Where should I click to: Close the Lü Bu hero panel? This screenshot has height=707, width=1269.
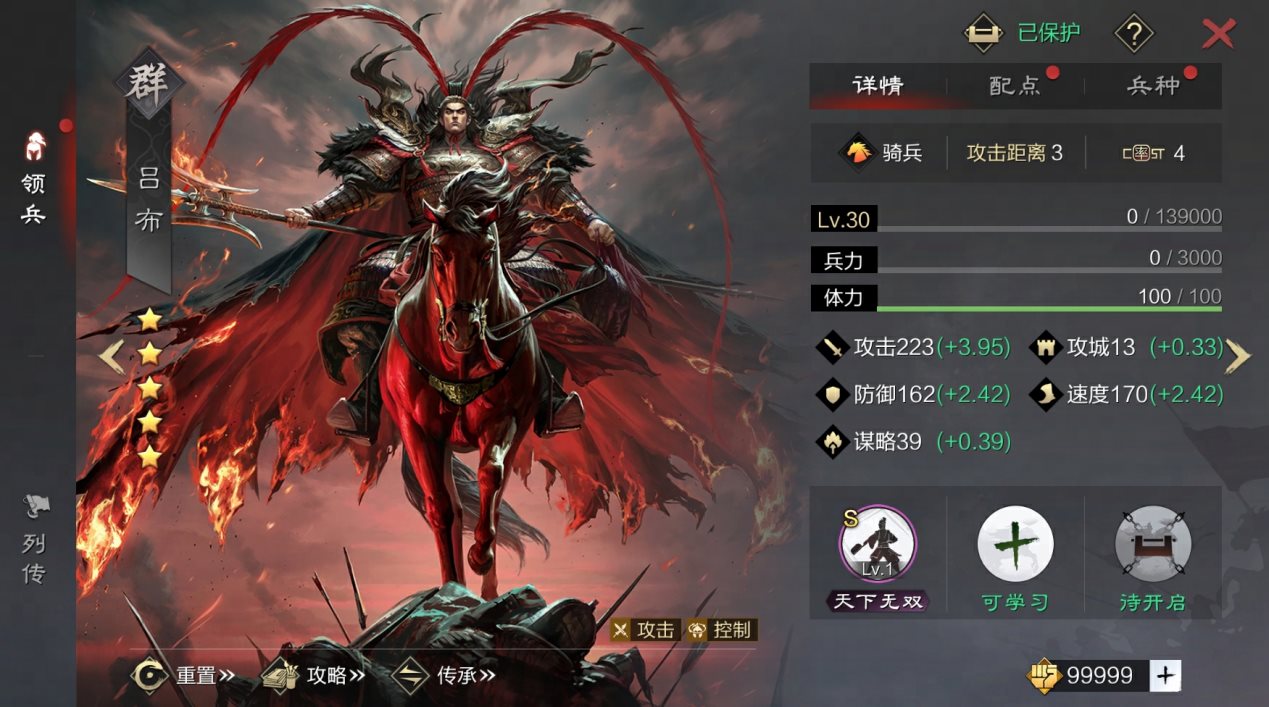click(x=1218, y=34)
